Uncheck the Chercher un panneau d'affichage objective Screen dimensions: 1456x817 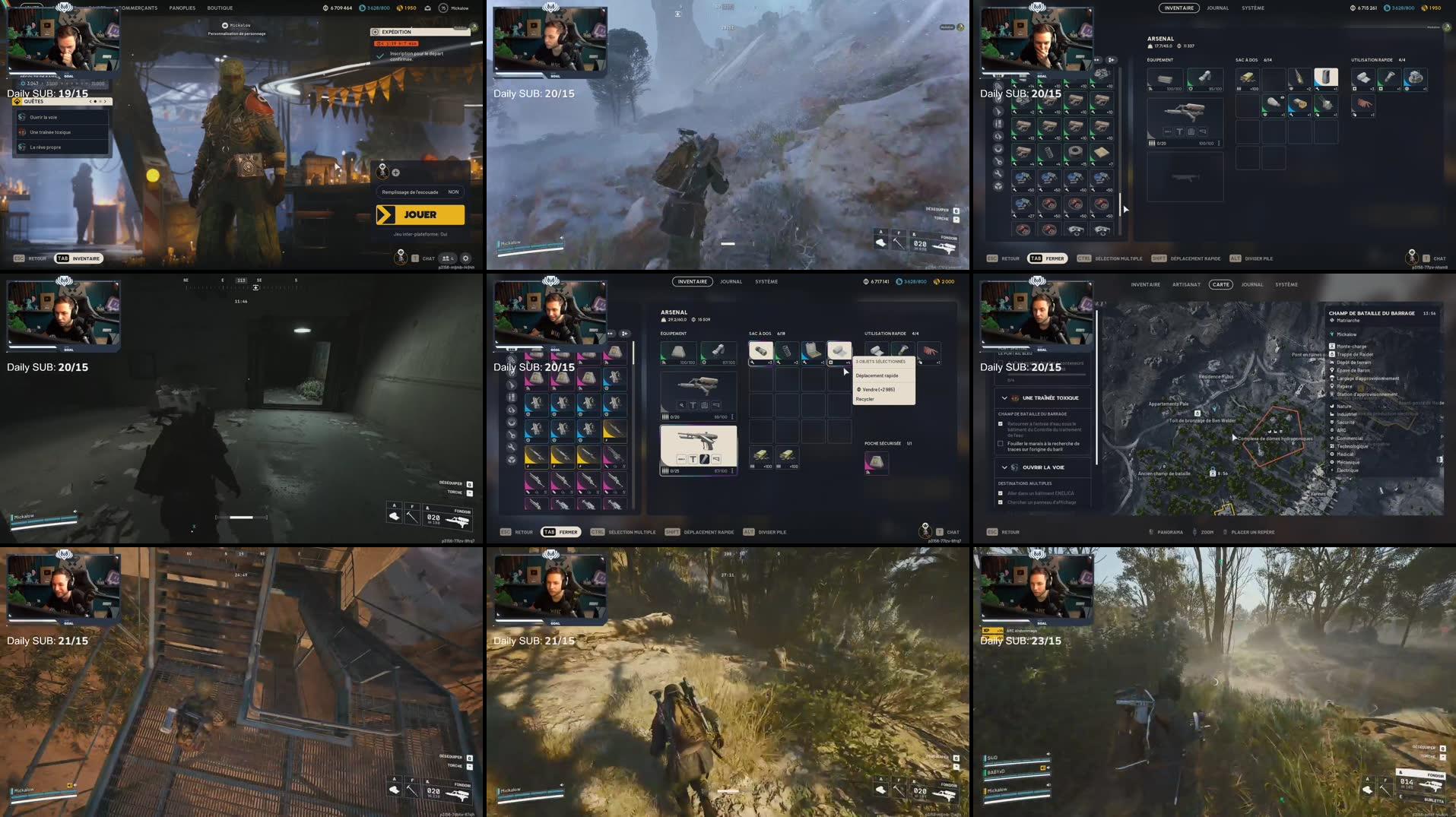pyautogui.click(x=1001, y=502)
